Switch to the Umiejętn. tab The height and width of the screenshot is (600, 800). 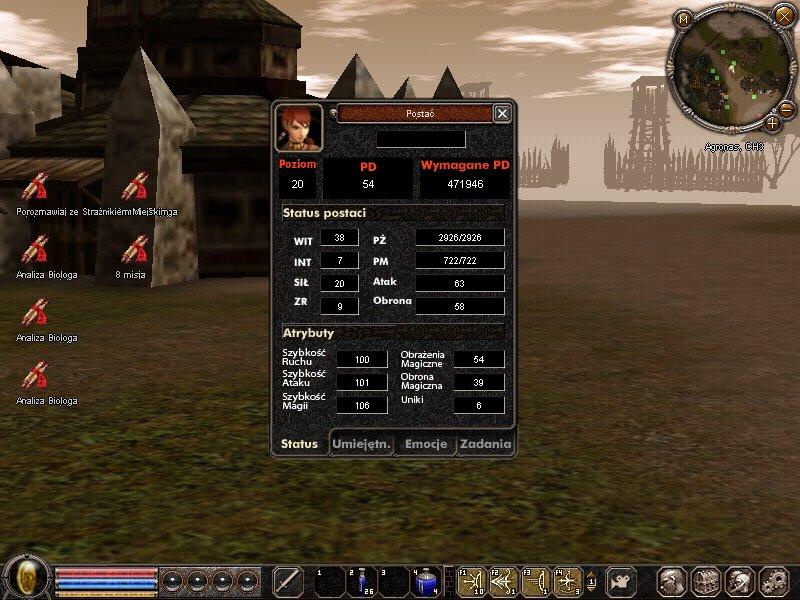tap(362, 444)
